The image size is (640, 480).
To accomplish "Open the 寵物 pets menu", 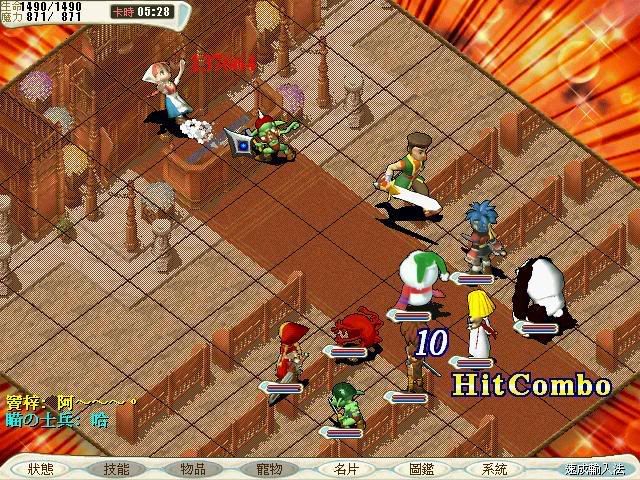I will [269, 468].
